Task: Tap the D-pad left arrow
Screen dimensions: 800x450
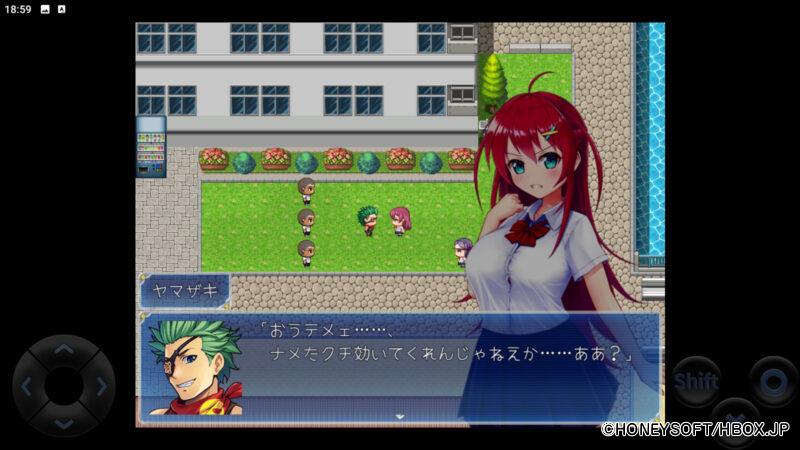Action: (28, 386)
